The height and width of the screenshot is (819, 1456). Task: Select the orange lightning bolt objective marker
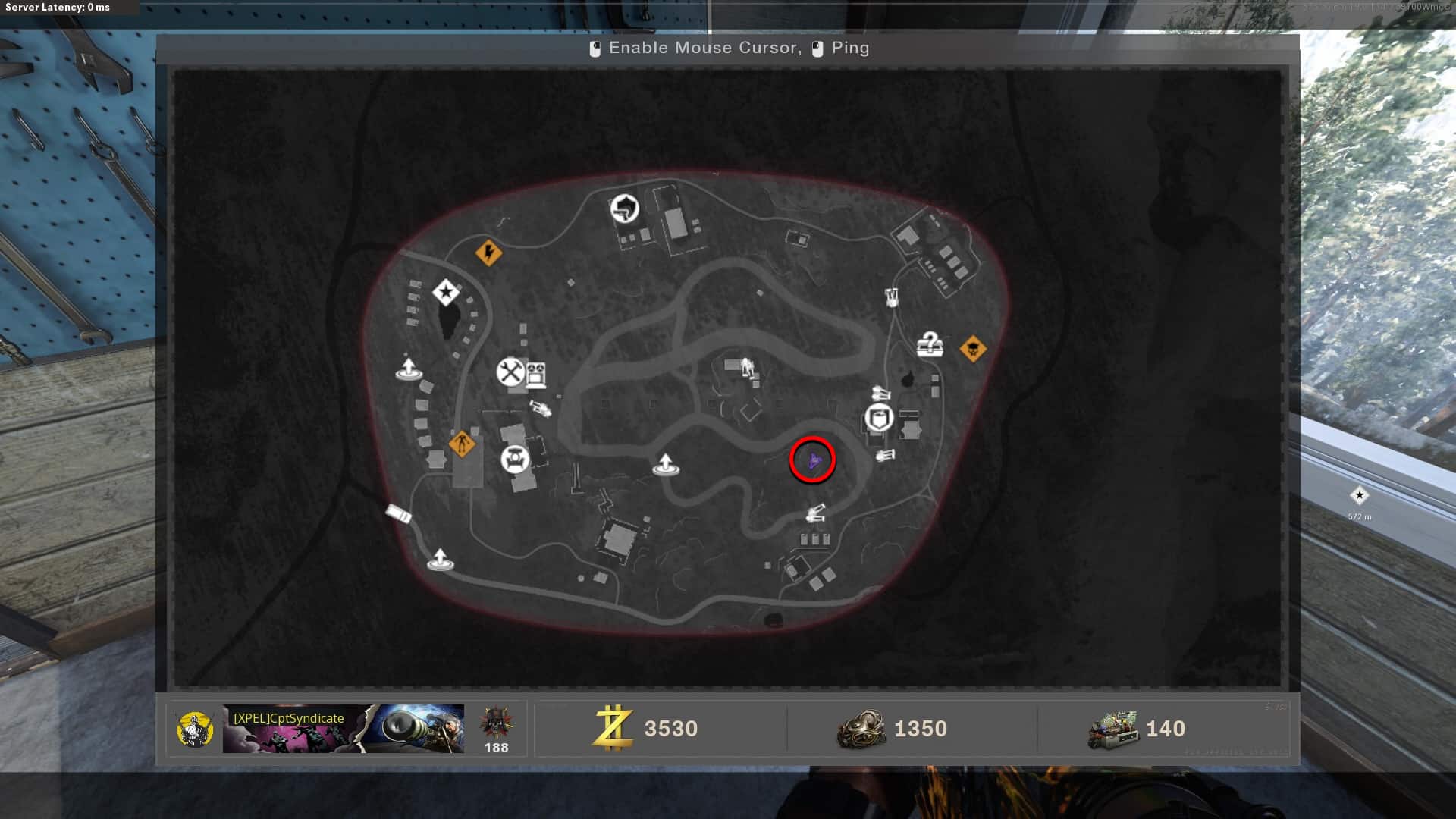coord(488,252)
